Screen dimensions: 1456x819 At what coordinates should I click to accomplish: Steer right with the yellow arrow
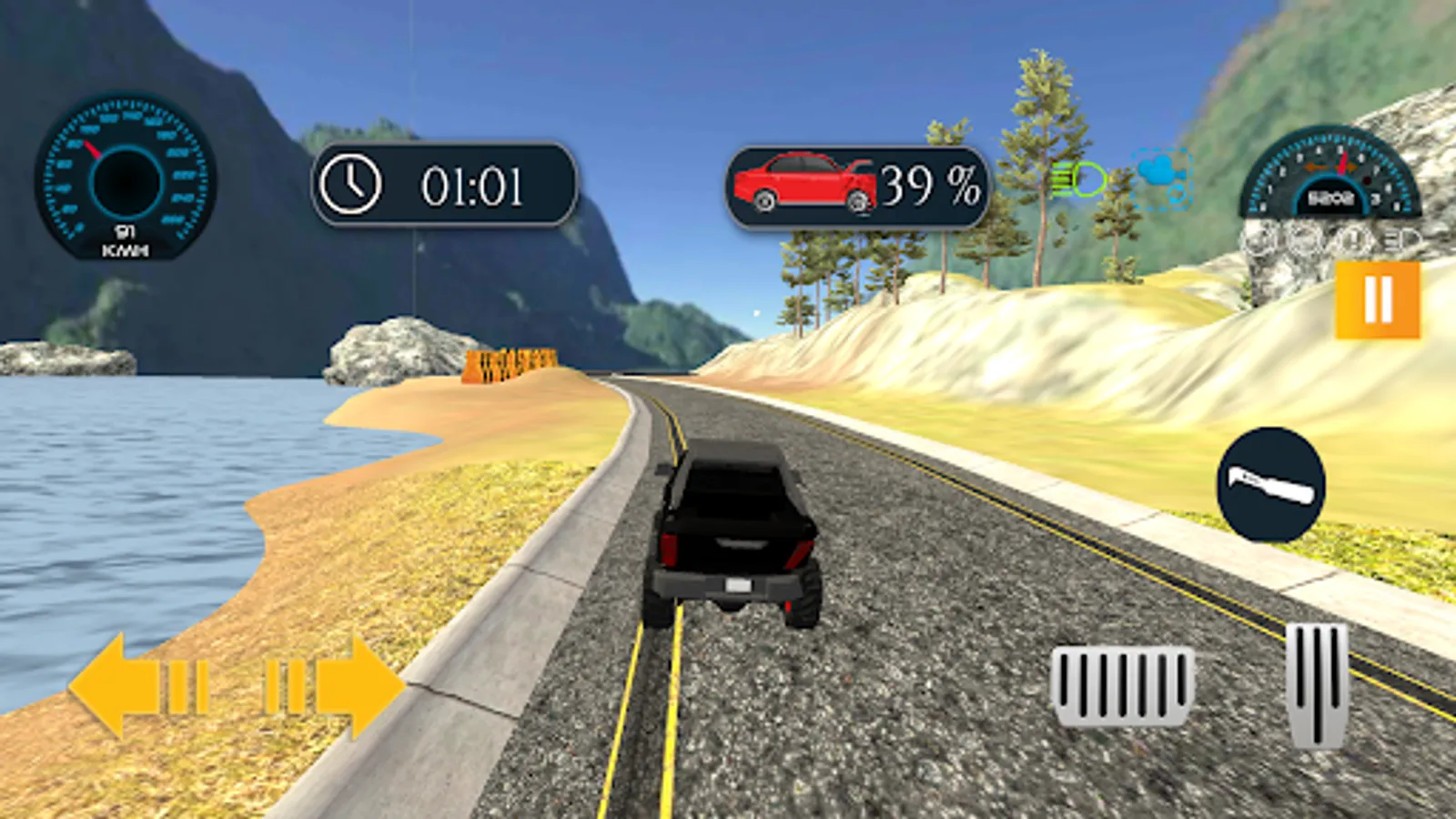coord(337,686)
